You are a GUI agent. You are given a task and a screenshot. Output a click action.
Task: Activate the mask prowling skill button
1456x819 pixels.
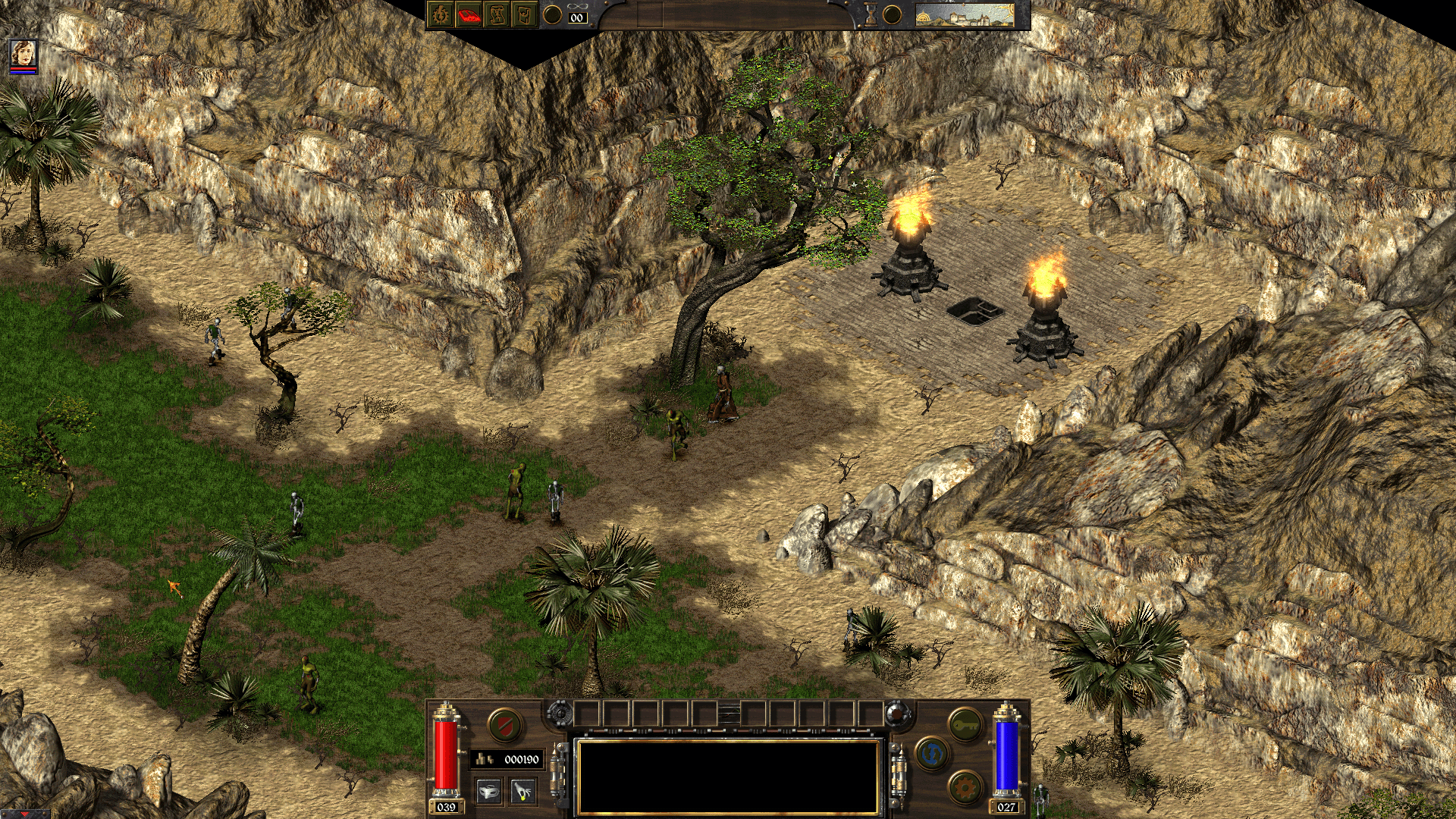[489, 792]
